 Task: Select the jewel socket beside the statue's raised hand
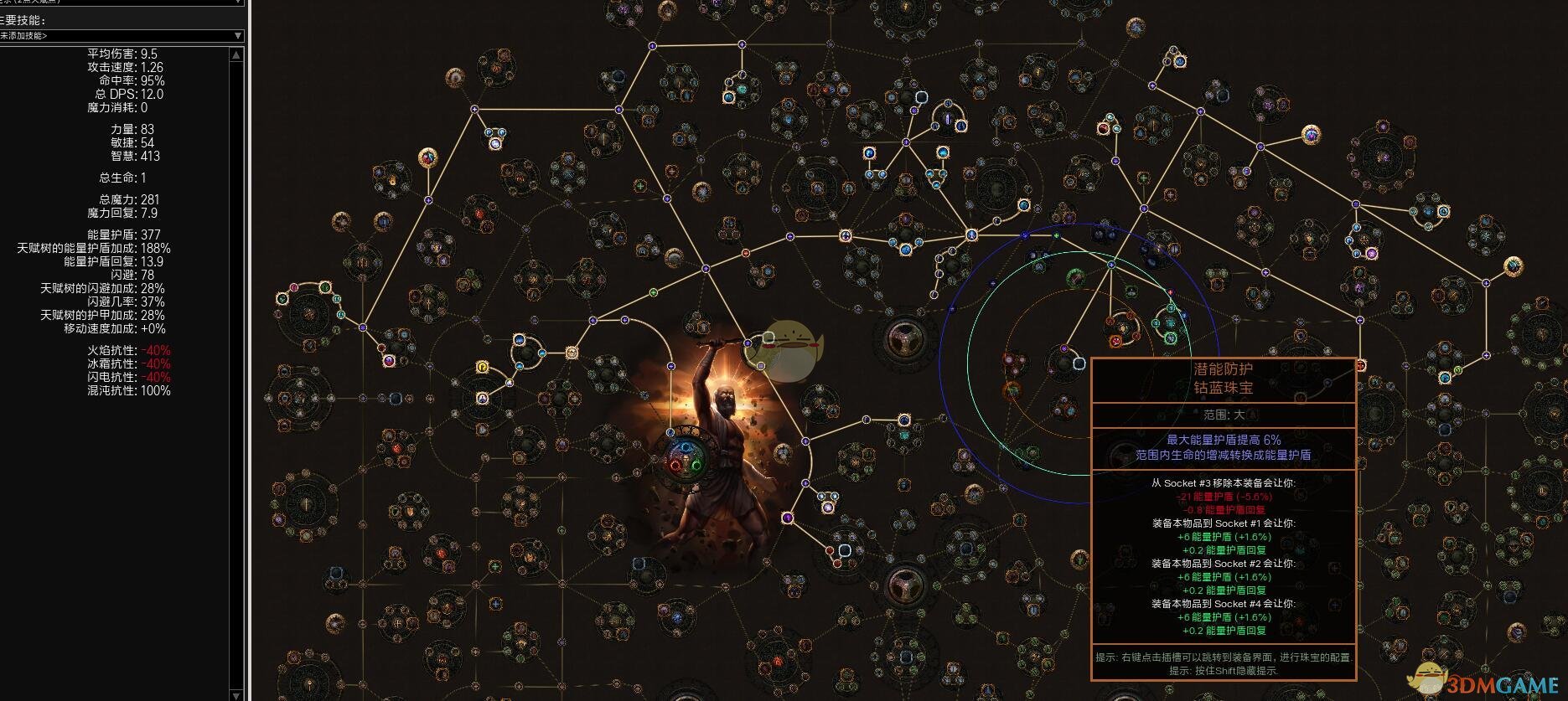(x=768, y=338)
